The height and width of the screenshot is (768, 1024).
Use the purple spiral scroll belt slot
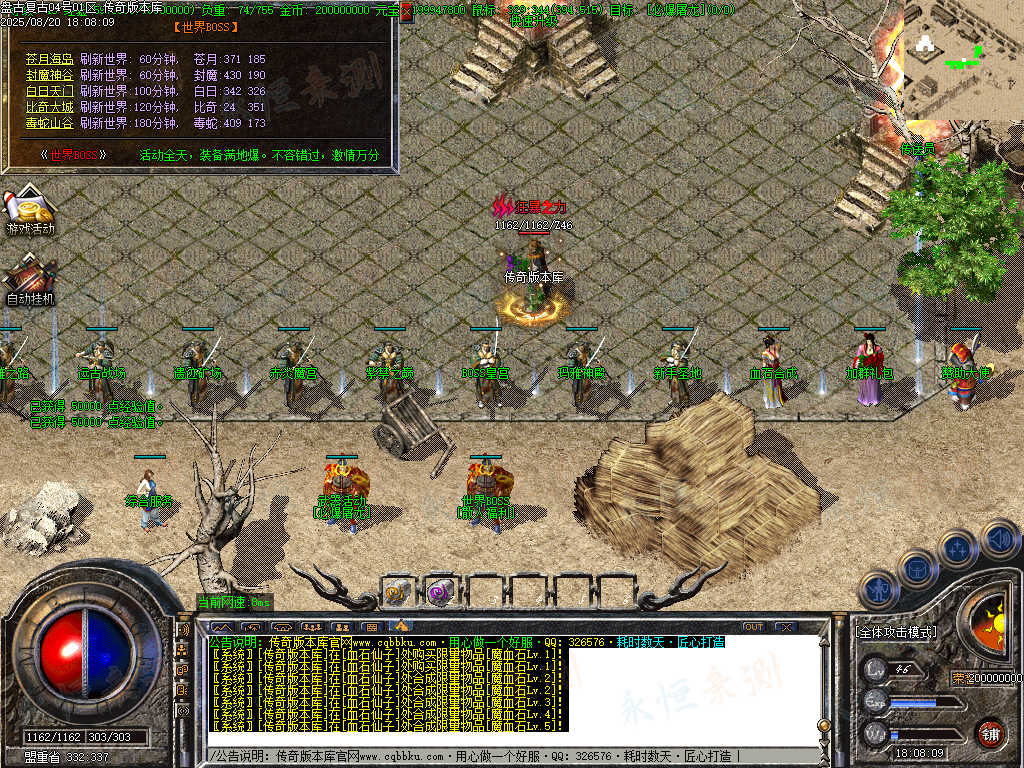441,592
